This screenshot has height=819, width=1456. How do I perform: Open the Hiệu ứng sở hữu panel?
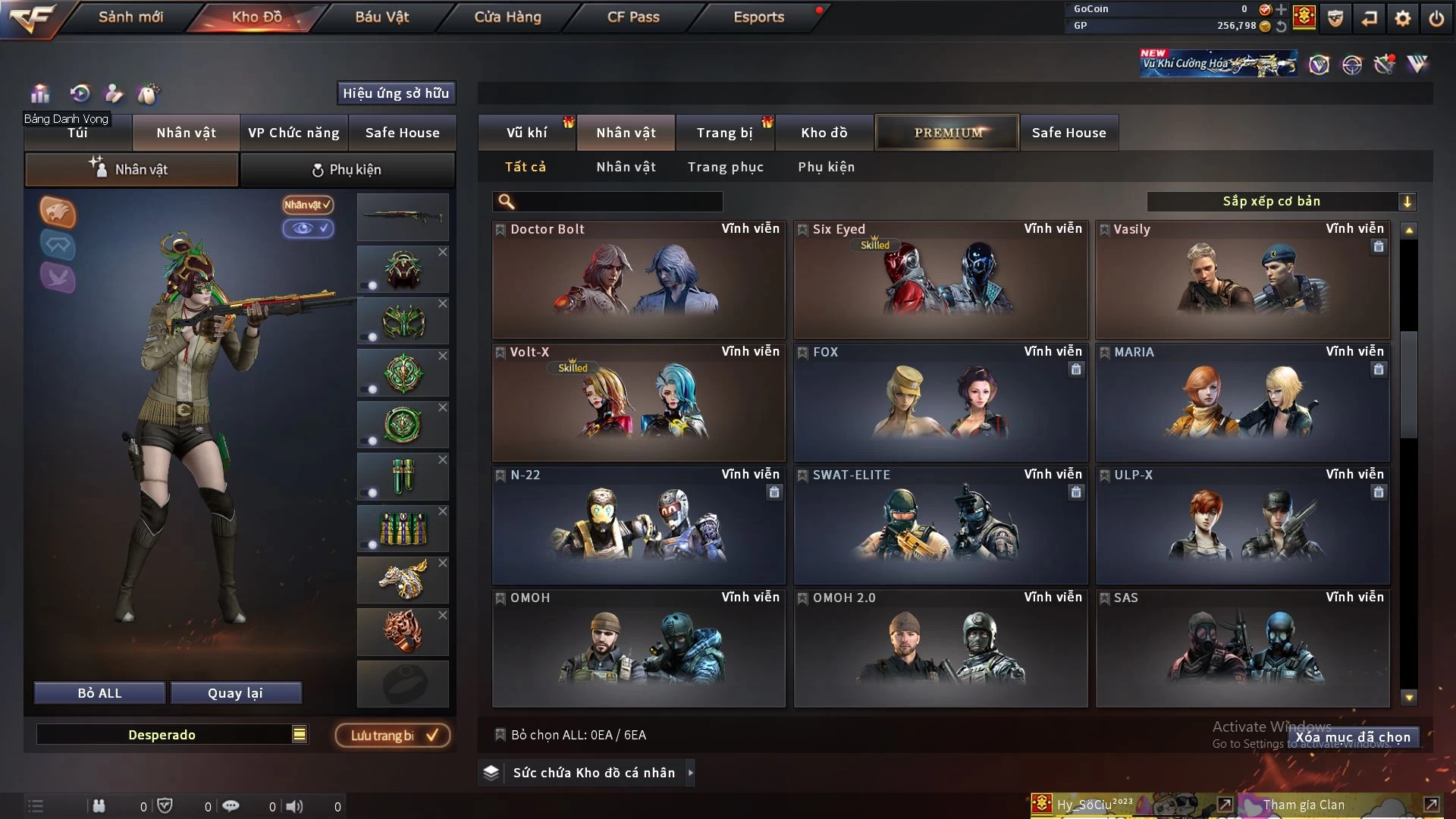(396, 93)
